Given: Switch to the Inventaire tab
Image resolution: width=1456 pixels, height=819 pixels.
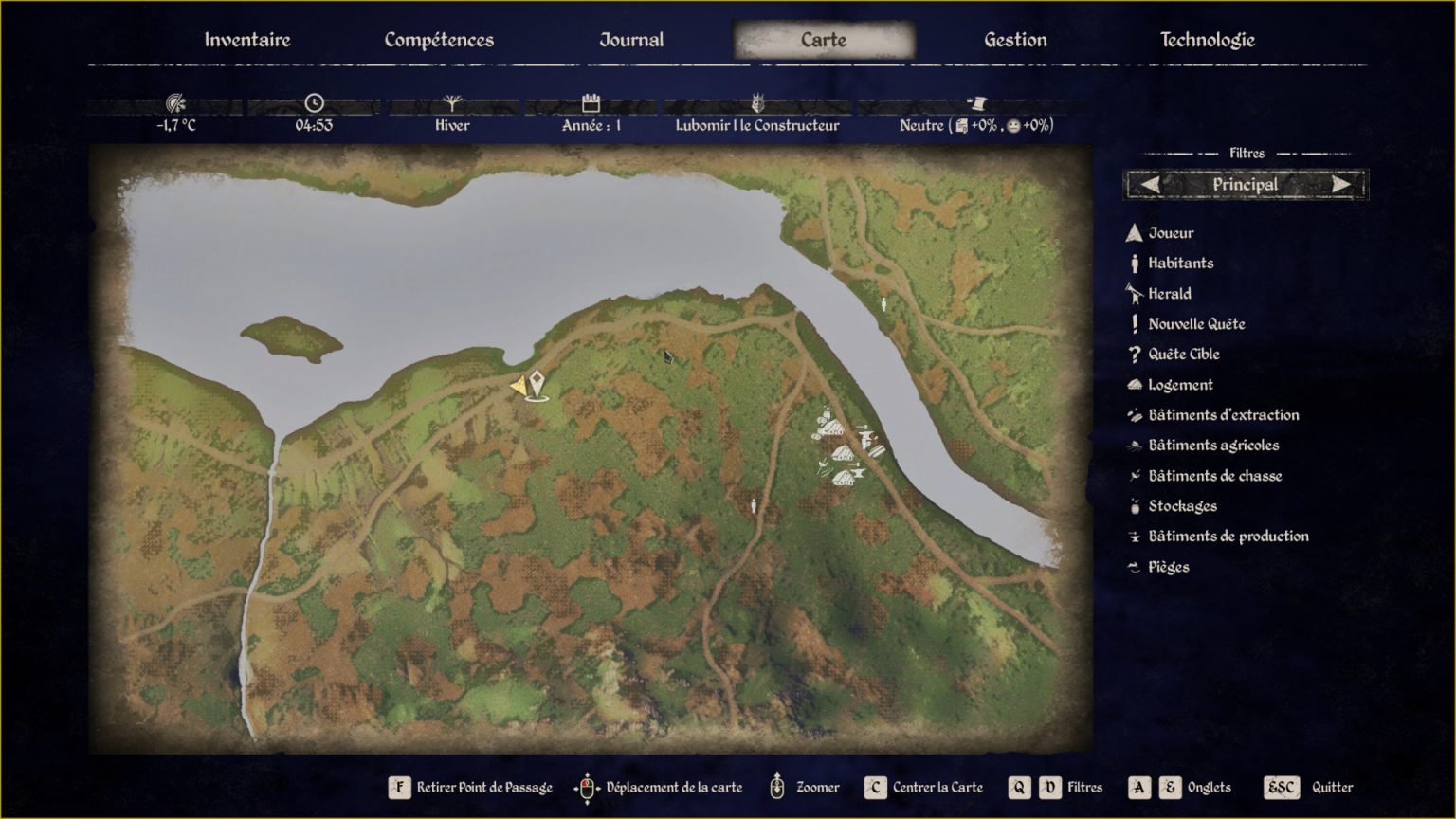Looking at the screenshot, I should coord(246,40).
